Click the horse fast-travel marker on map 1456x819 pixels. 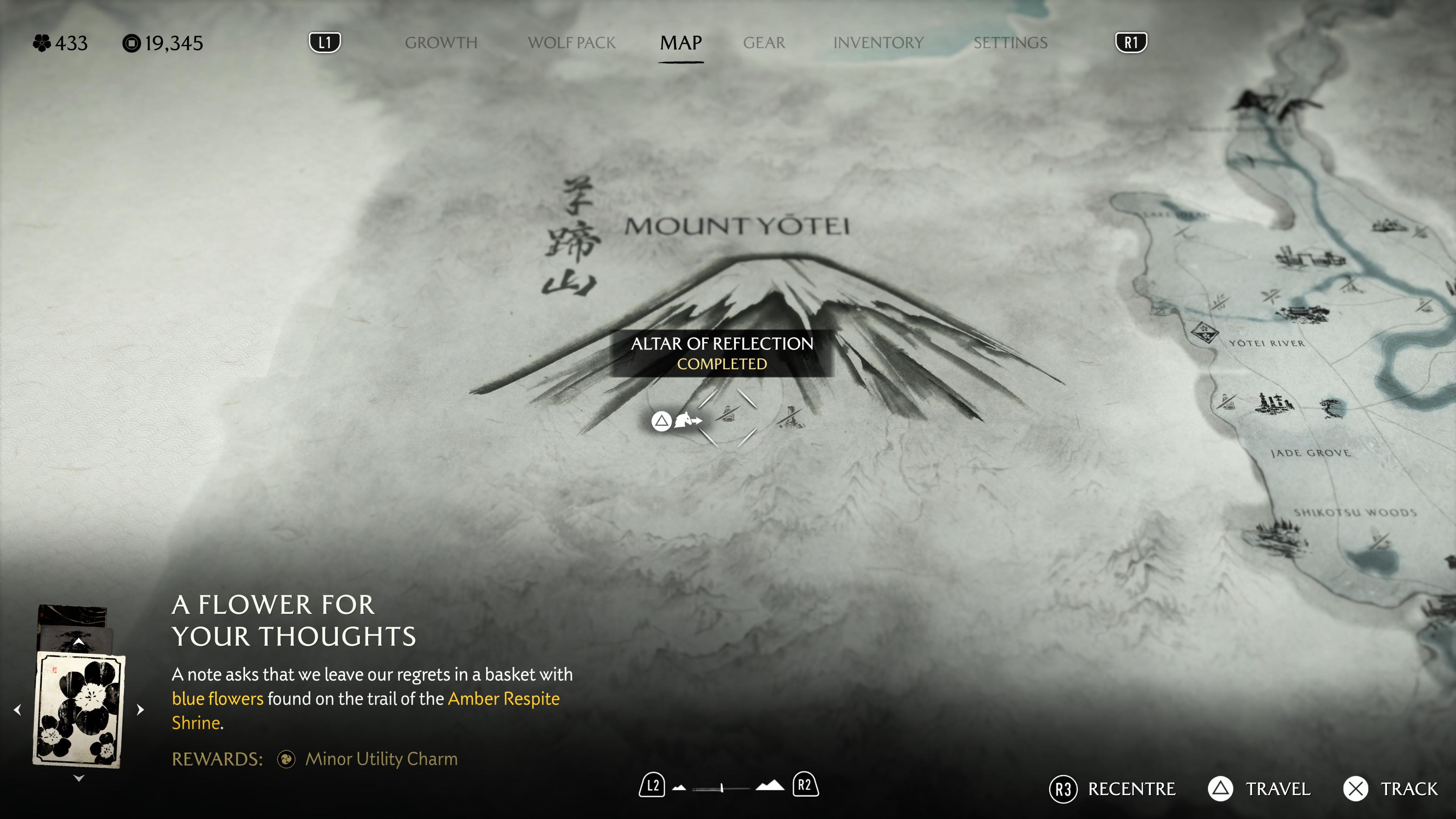click(x=687, y=420)
